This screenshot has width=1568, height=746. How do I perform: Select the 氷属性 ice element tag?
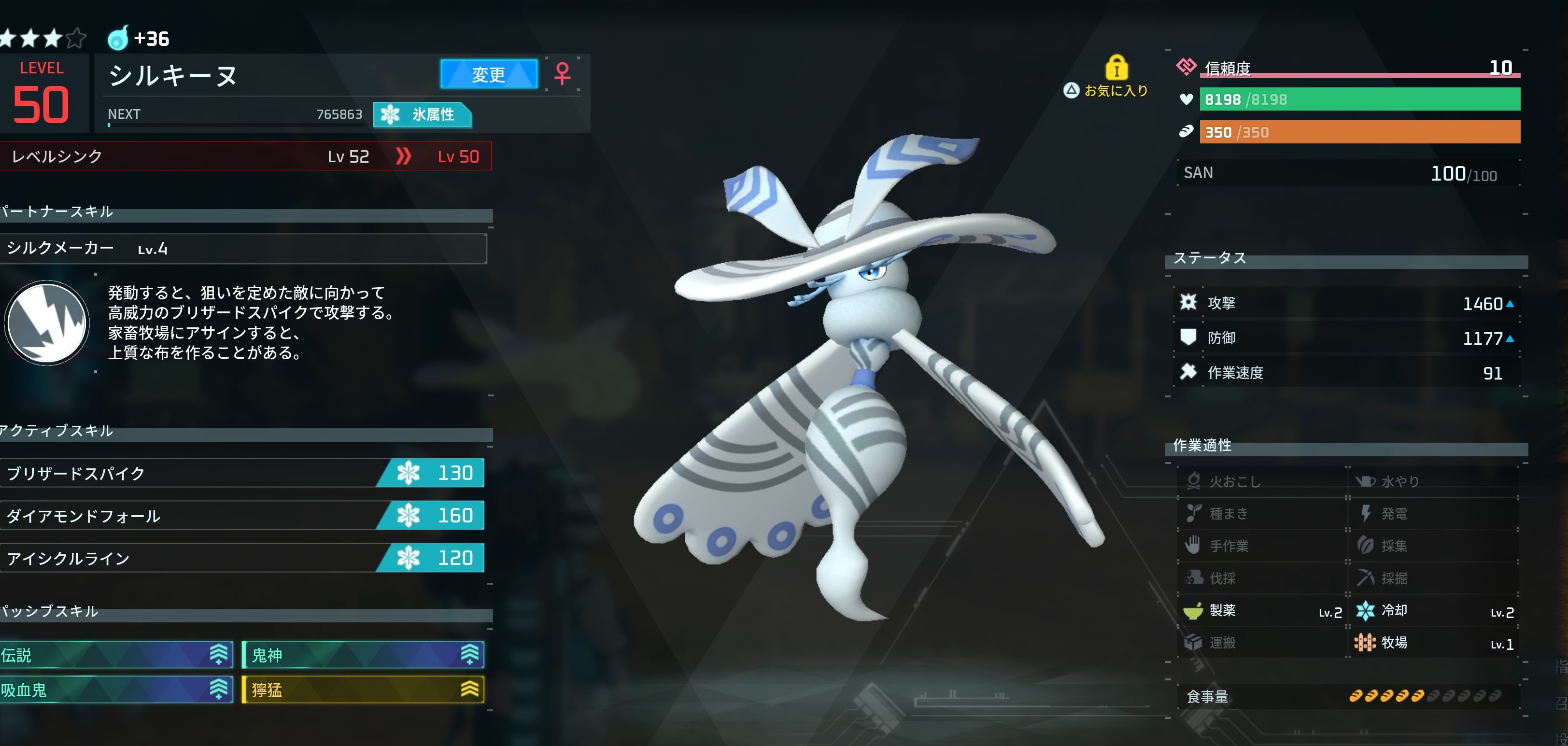423,114
